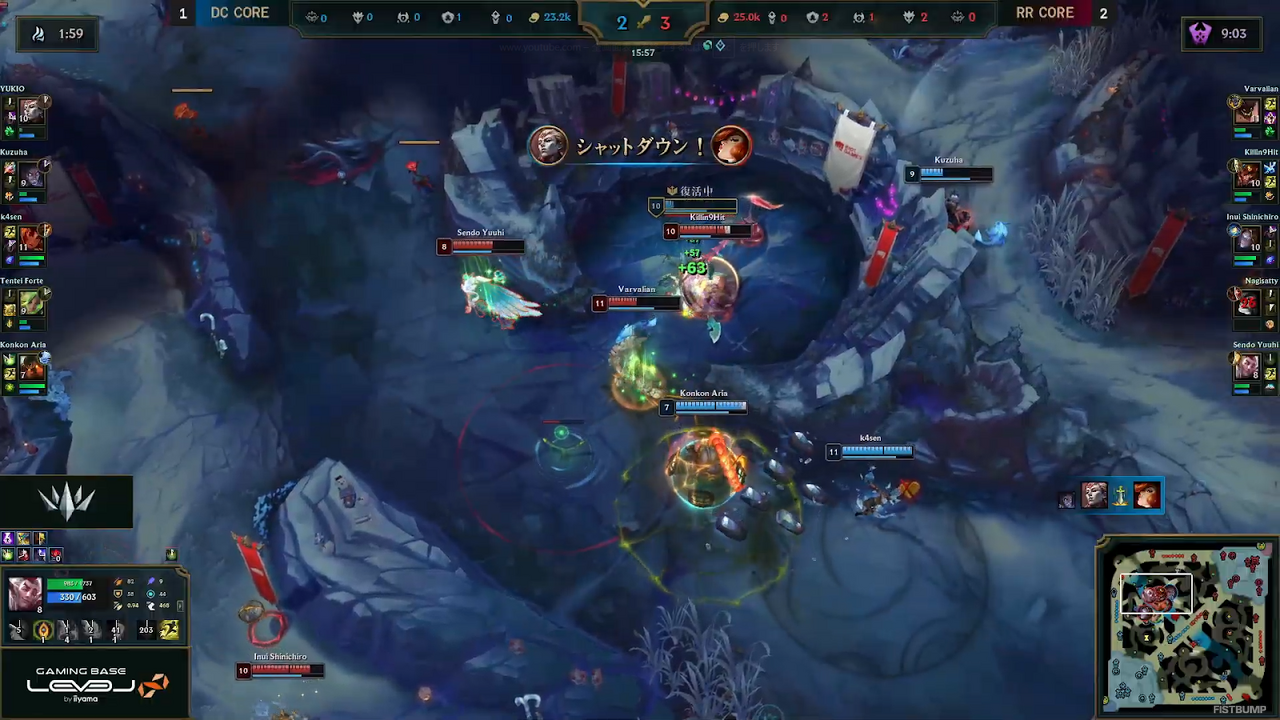Click the white camera viewport box on the minimap
This screenshot has height=720, width=1280.
(1156, 593)
